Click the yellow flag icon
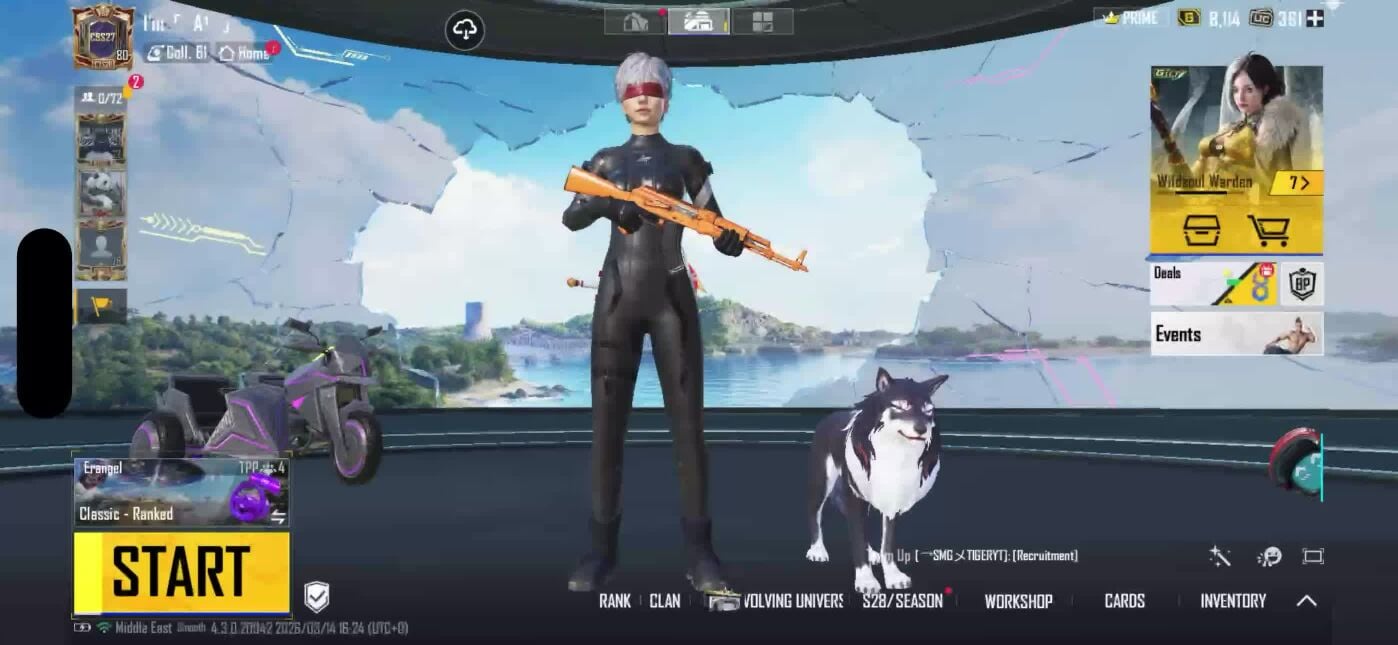 101,306
